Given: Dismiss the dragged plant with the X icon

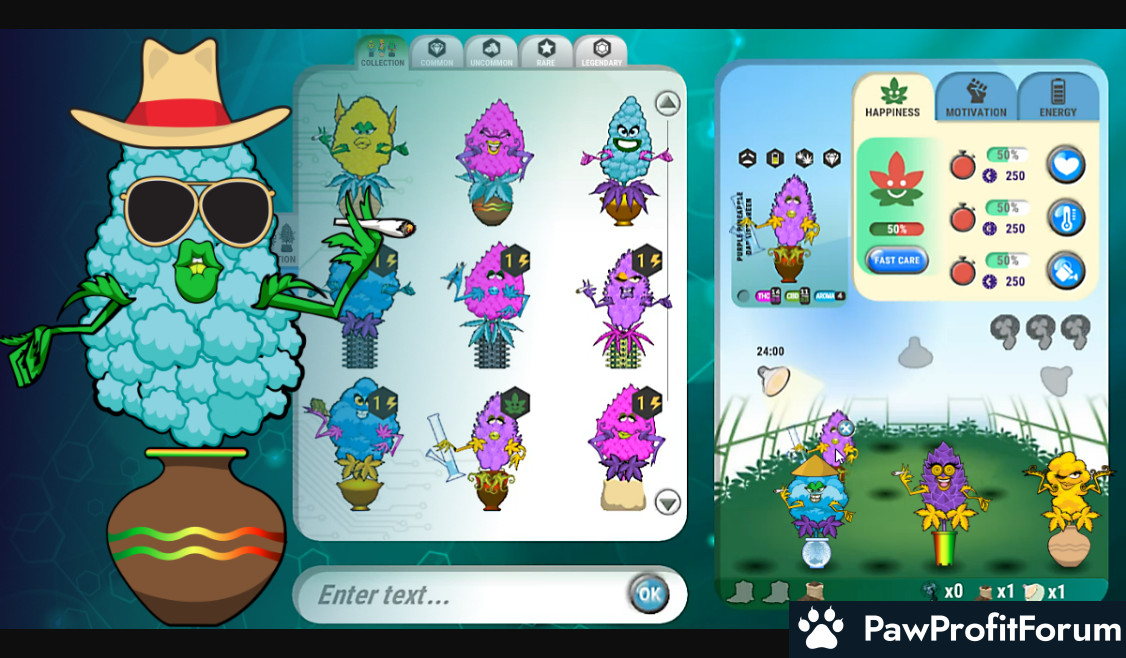Looking at the screenshot, I should coord(846,428).
